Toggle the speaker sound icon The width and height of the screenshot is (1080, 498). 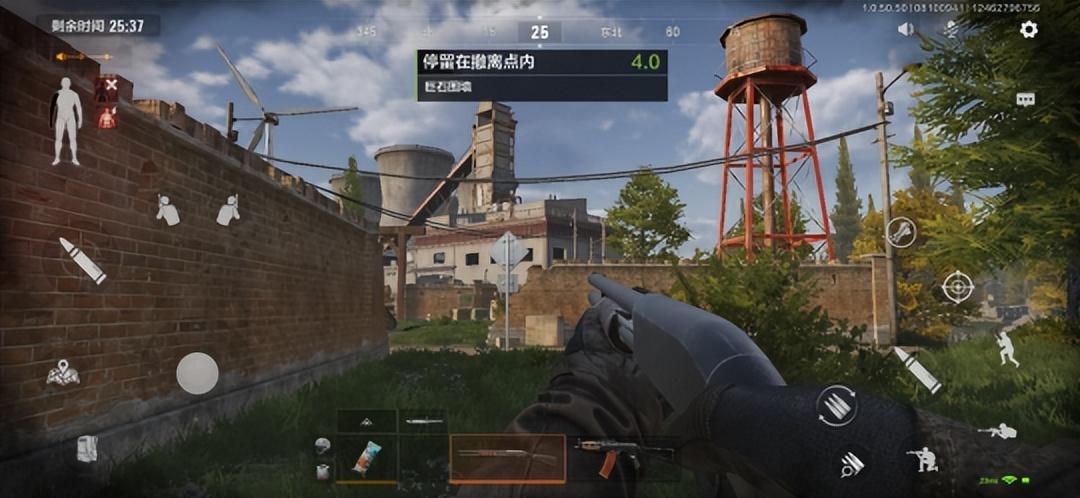pyautogui.click(x=906, y=30)
